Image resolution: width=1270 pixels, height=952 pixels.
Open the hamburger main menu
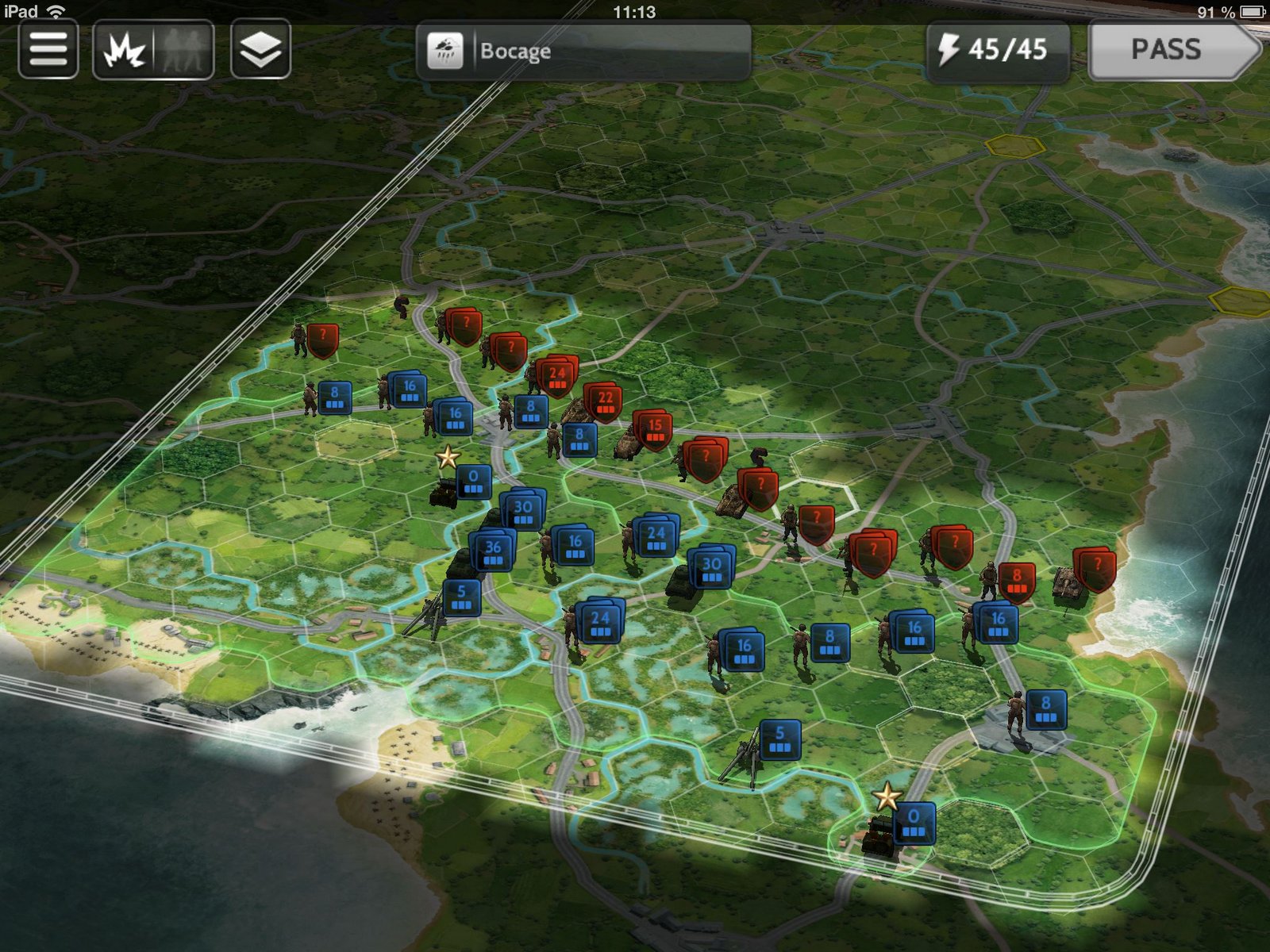point(48,50)
